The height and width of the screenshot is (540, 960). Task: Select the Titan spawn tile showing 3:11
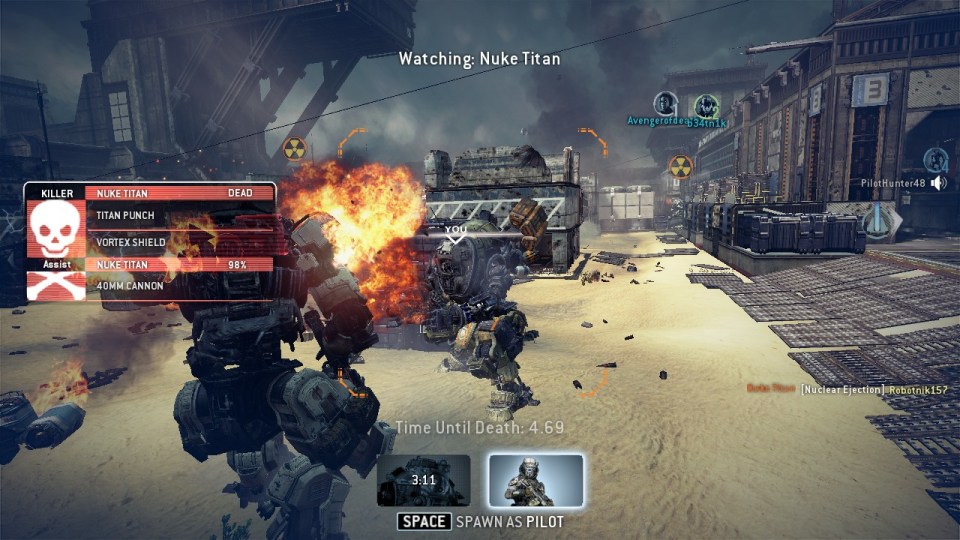click(424, 480)
